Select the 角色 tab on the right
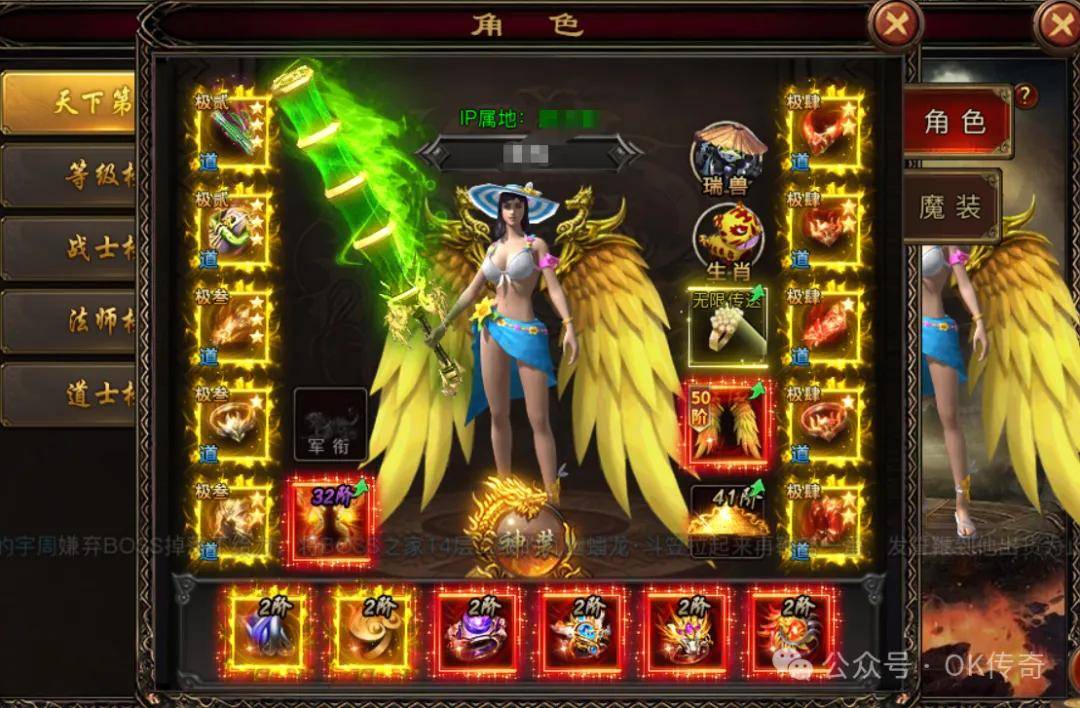The image size is (1080, 708). pos(955,122)
